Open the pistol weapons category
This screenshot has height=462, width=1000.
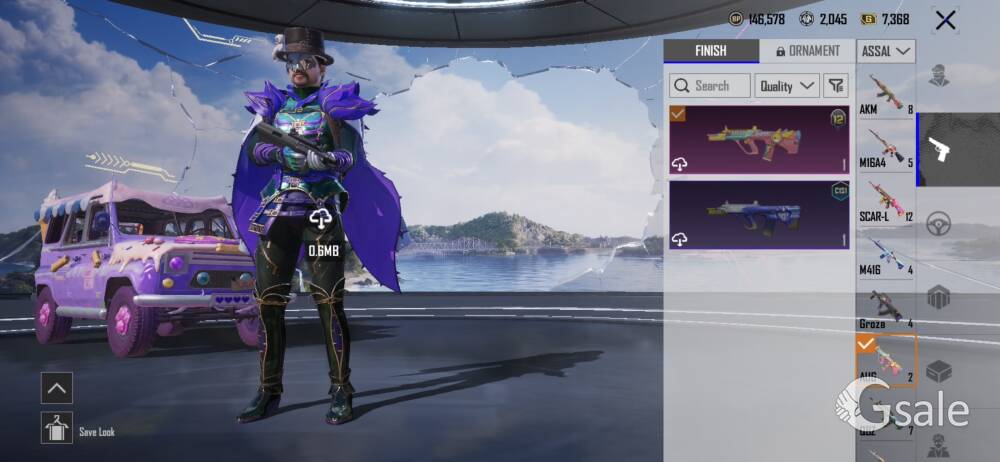pos(939,150)
